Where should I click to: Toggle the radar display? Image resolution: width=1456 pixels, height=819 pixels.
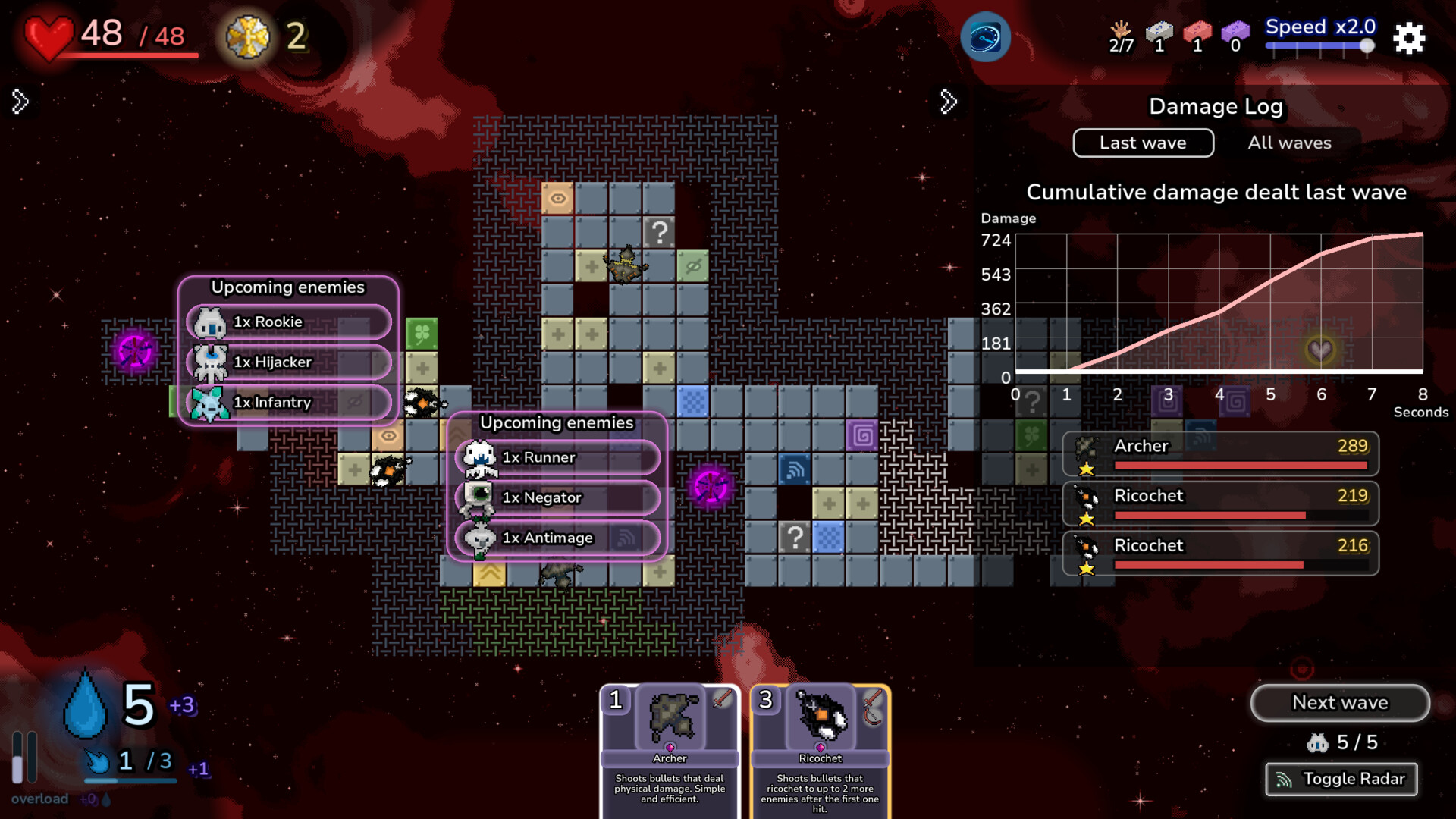pos(1341,779)
